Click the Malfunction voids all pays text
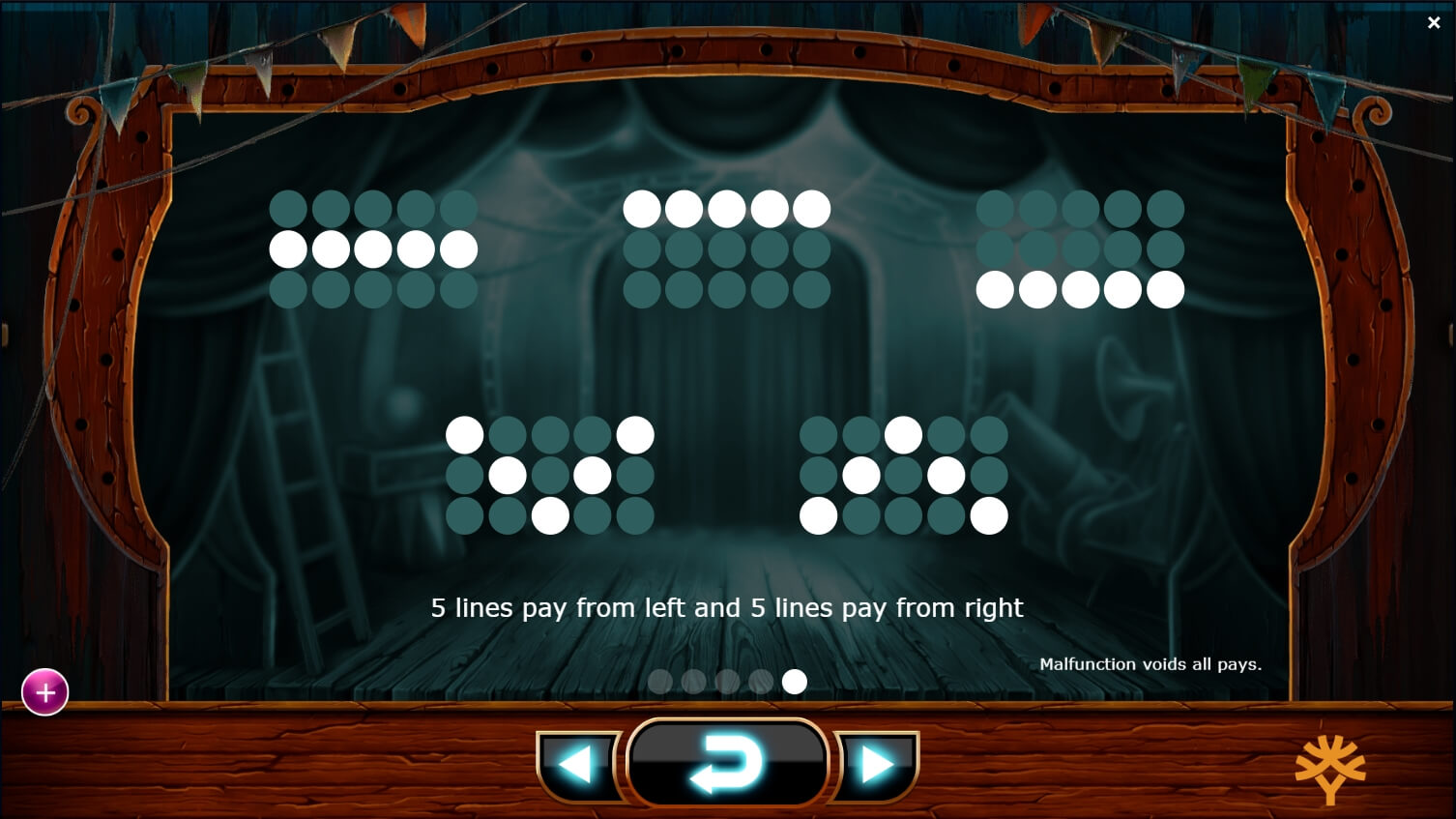1456x819 pixels. (1150, 664)
